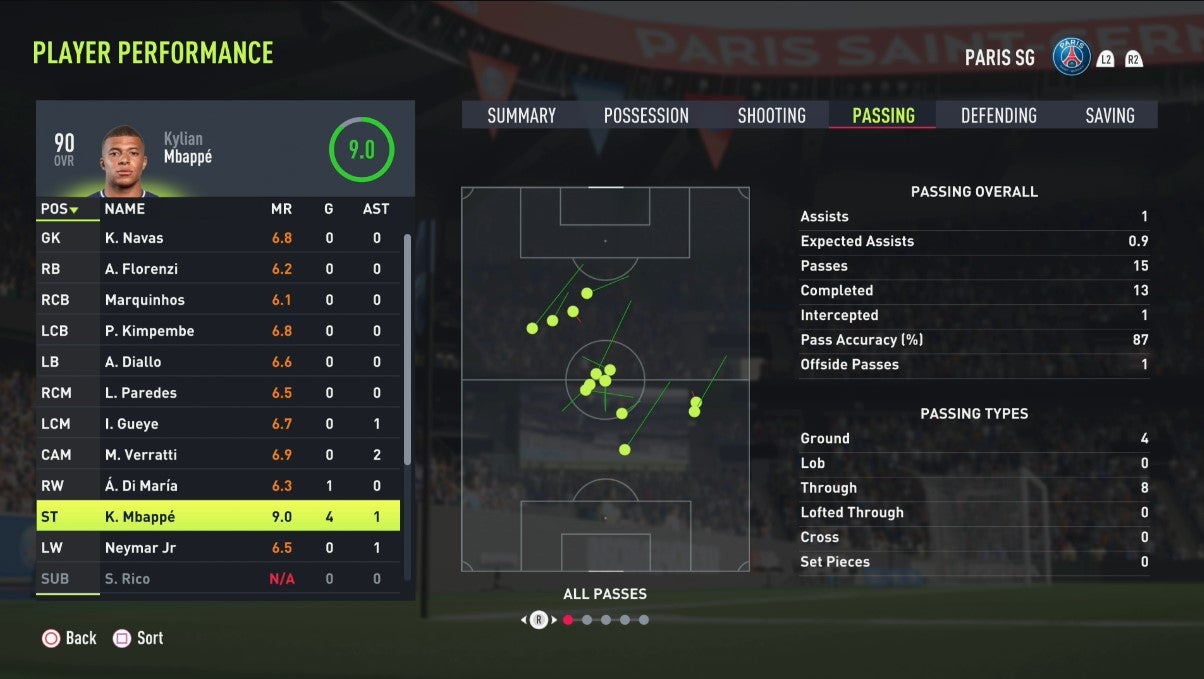Viewport: 1204px width, 679px height.
Task: Sort players by the POS column header
Action: tap(59, 209)
